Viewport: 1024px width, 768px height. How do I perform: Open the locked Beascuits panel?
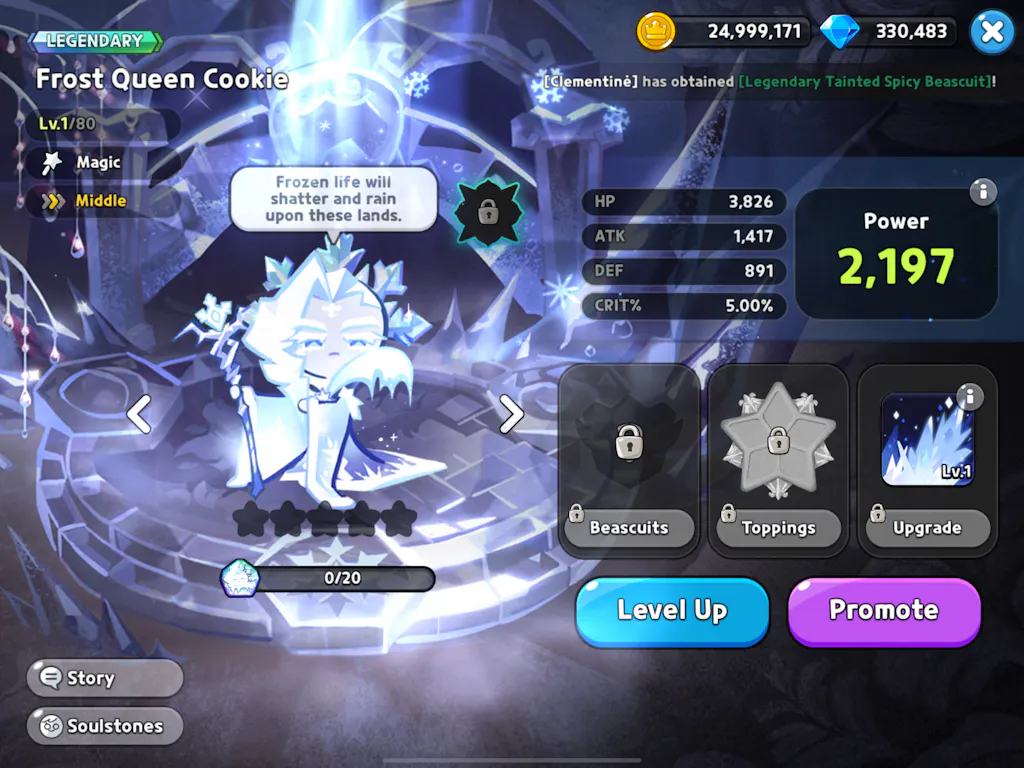point(629,460)
